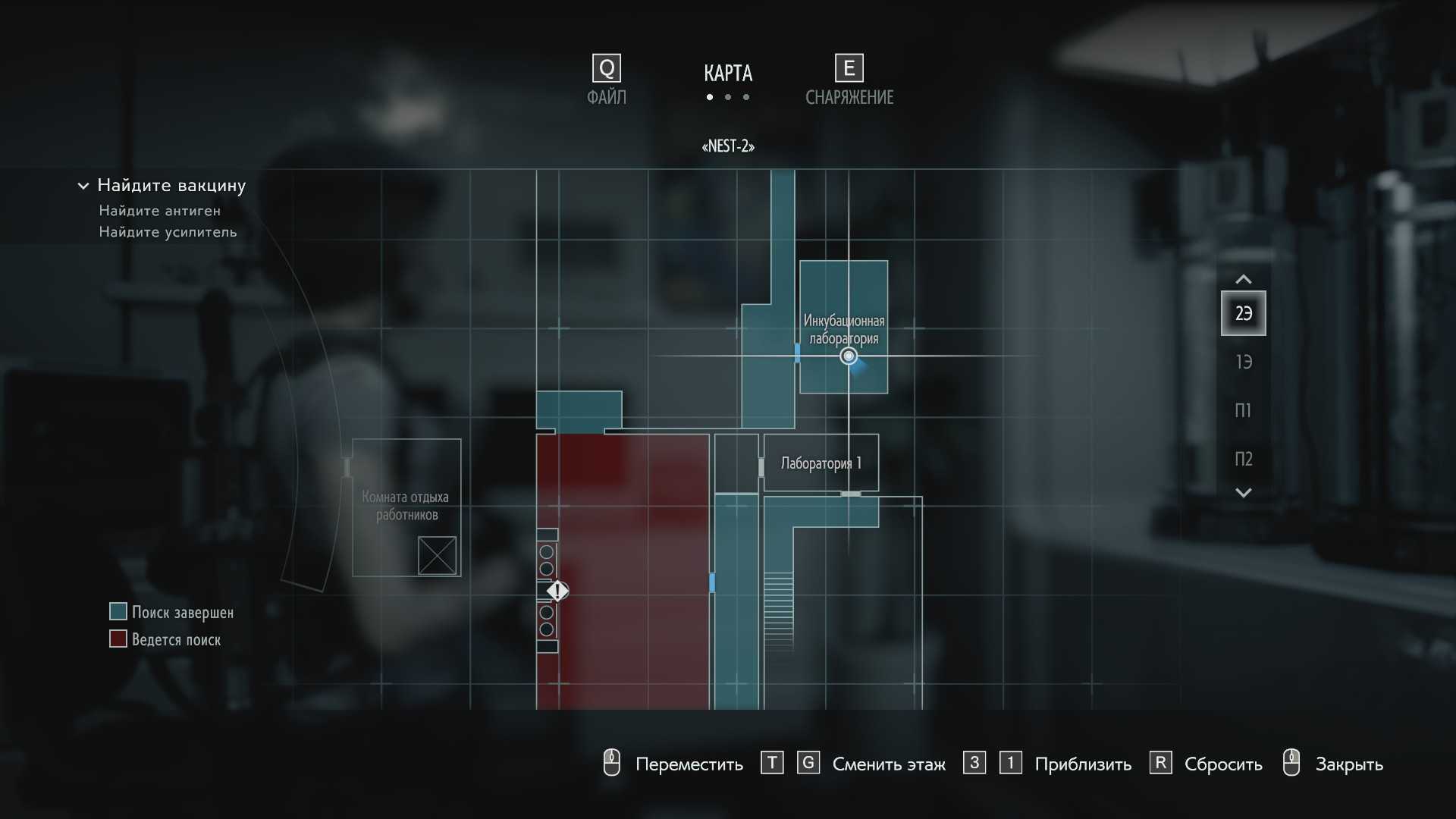Collapse the Найдите вакцину objective

tap(83, 186)
